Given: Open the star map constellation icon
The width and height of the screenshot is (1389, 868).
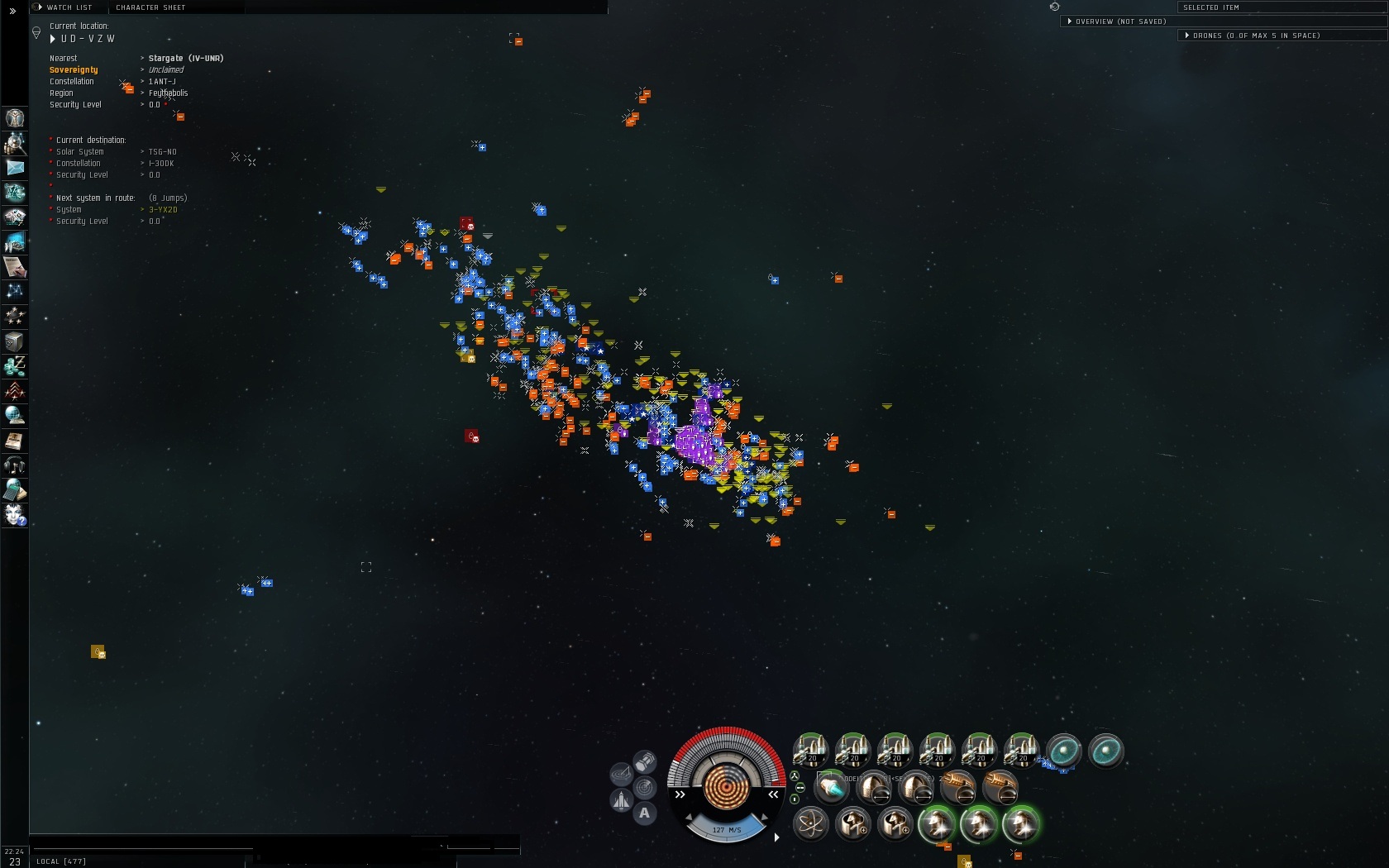Looking at the screenshot, I should pyautogui.click(x=15, y=291).
